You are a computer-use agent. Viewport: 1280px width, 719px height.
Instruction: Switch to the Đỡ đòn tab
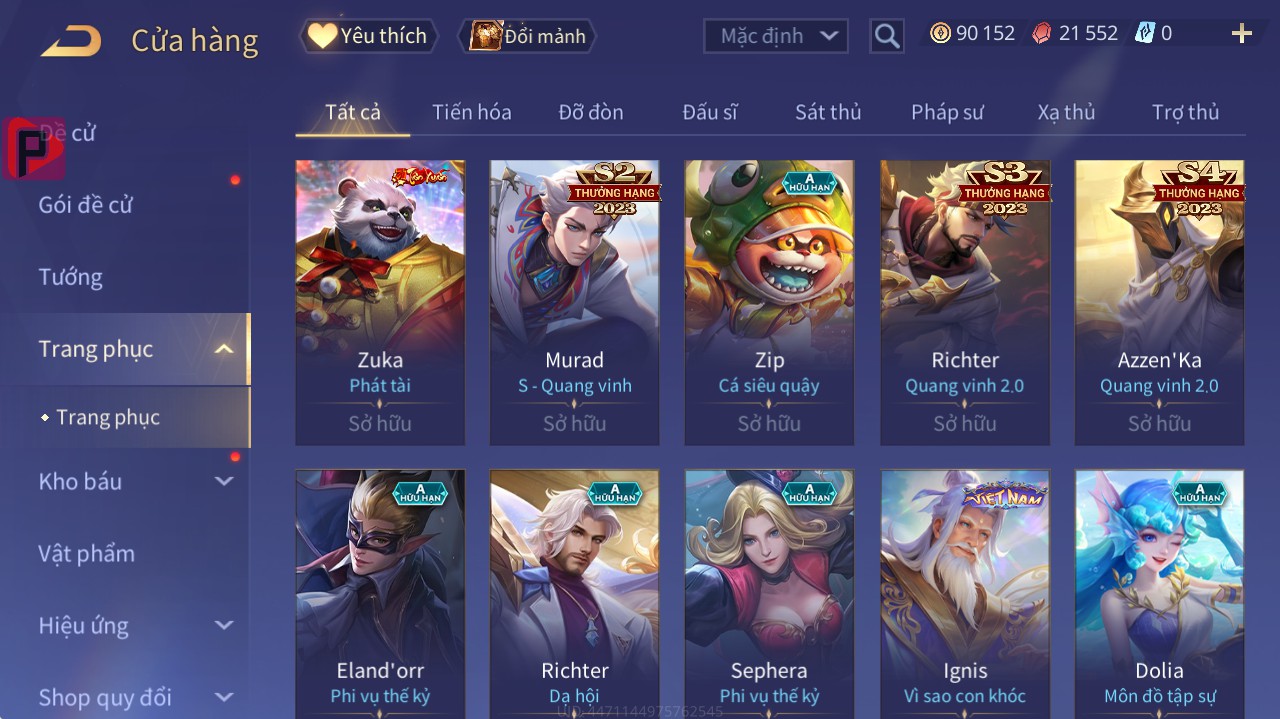pyautogui.click(x=590, y=112)
